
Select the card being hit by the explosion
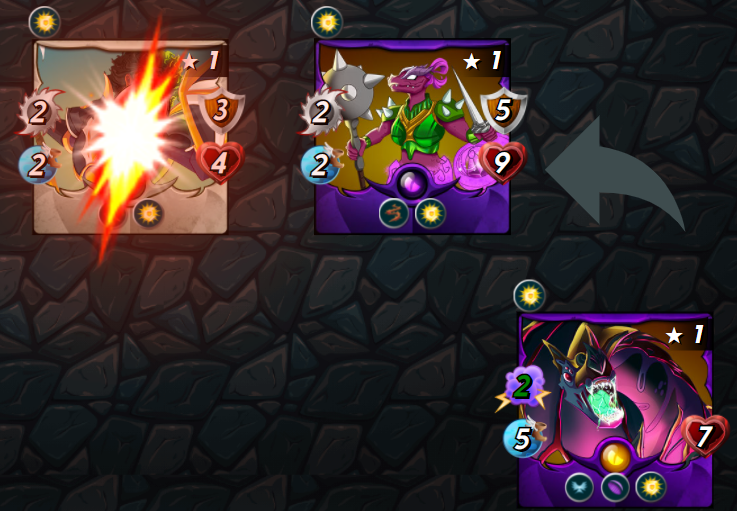(x=131, y=136)
